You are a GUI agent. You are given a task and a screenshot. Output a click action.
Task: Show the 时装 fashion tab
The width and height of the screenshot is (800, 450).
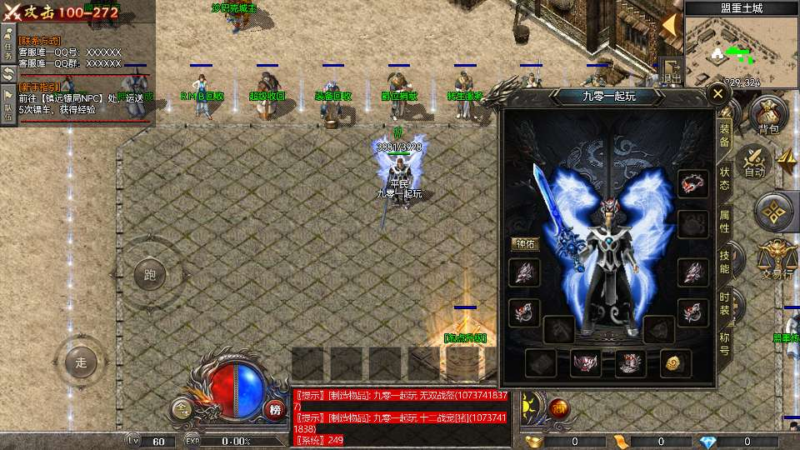tap(725, 303)
